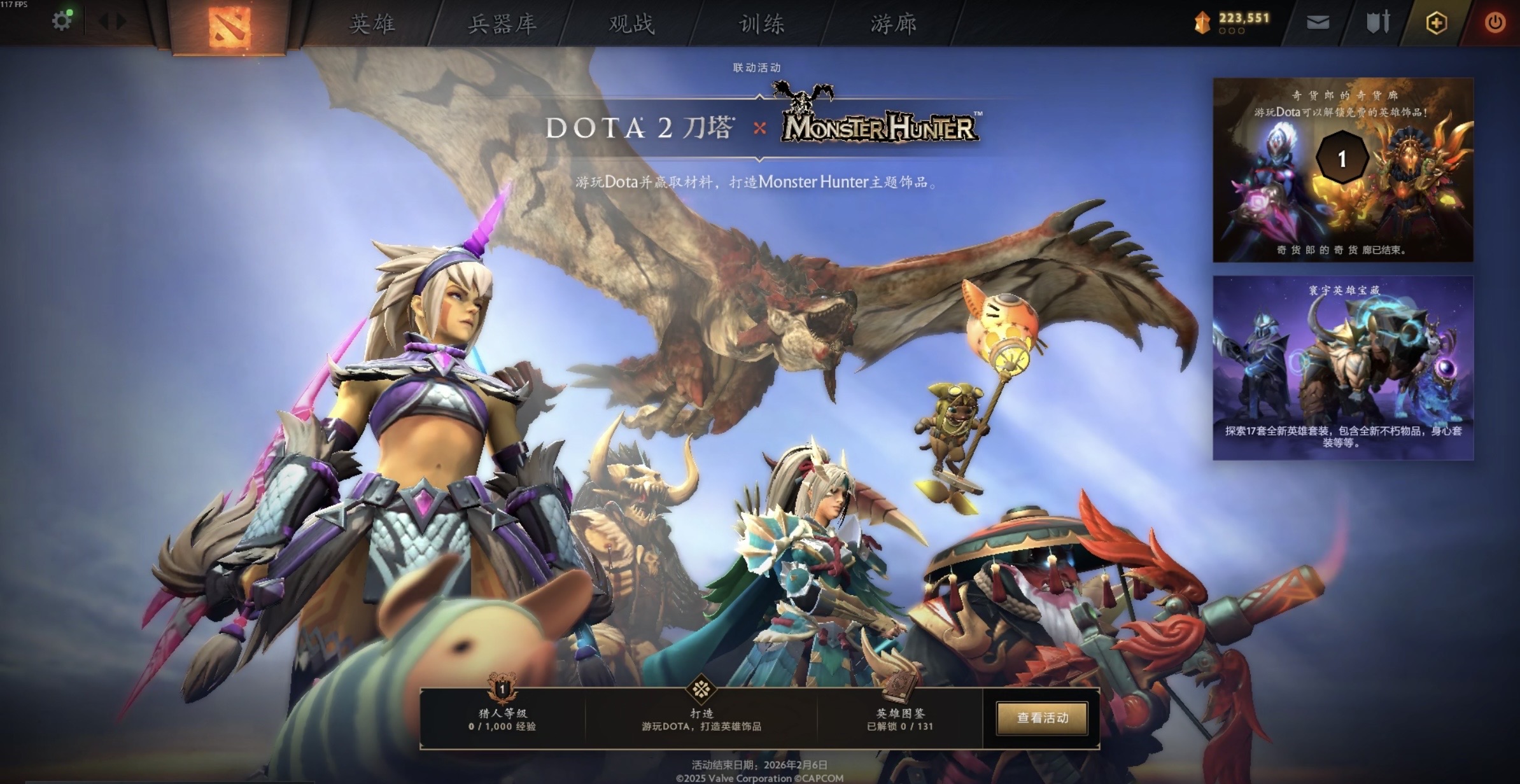Open the 游廊 arcade tab
1520x784 pixels.
(893, 24)
